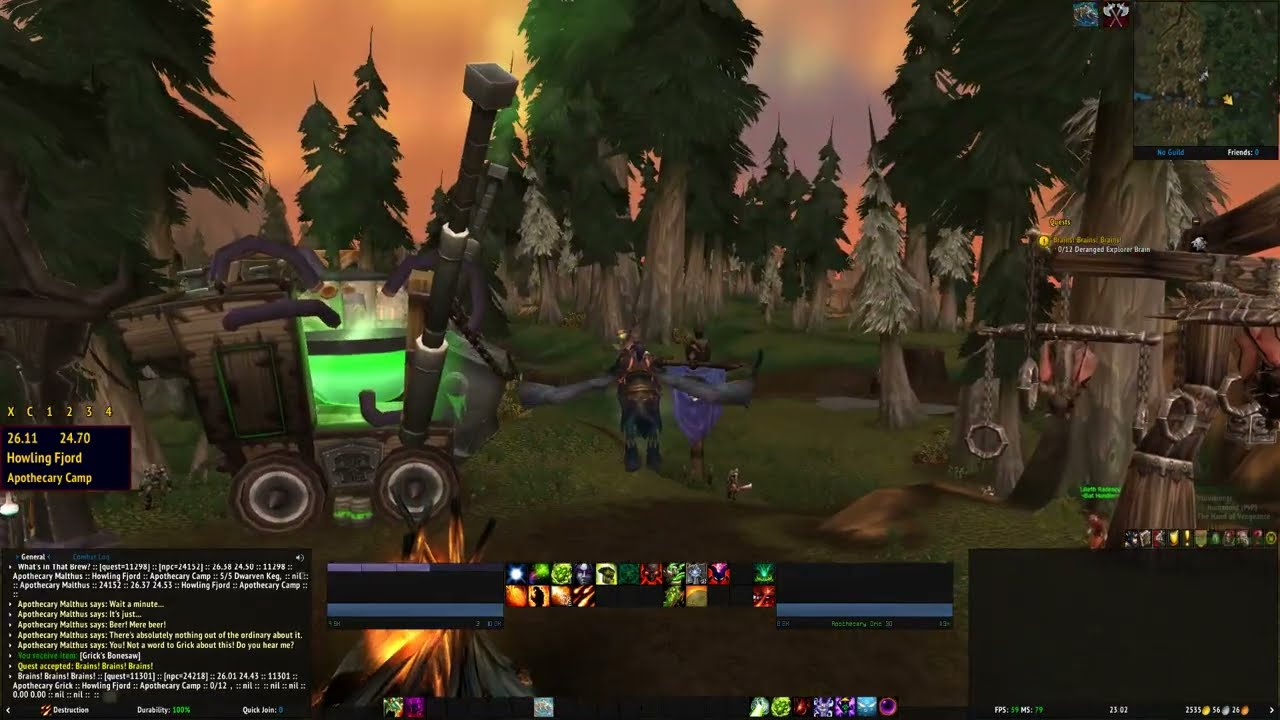Select the General chat tab

(32, 556)
